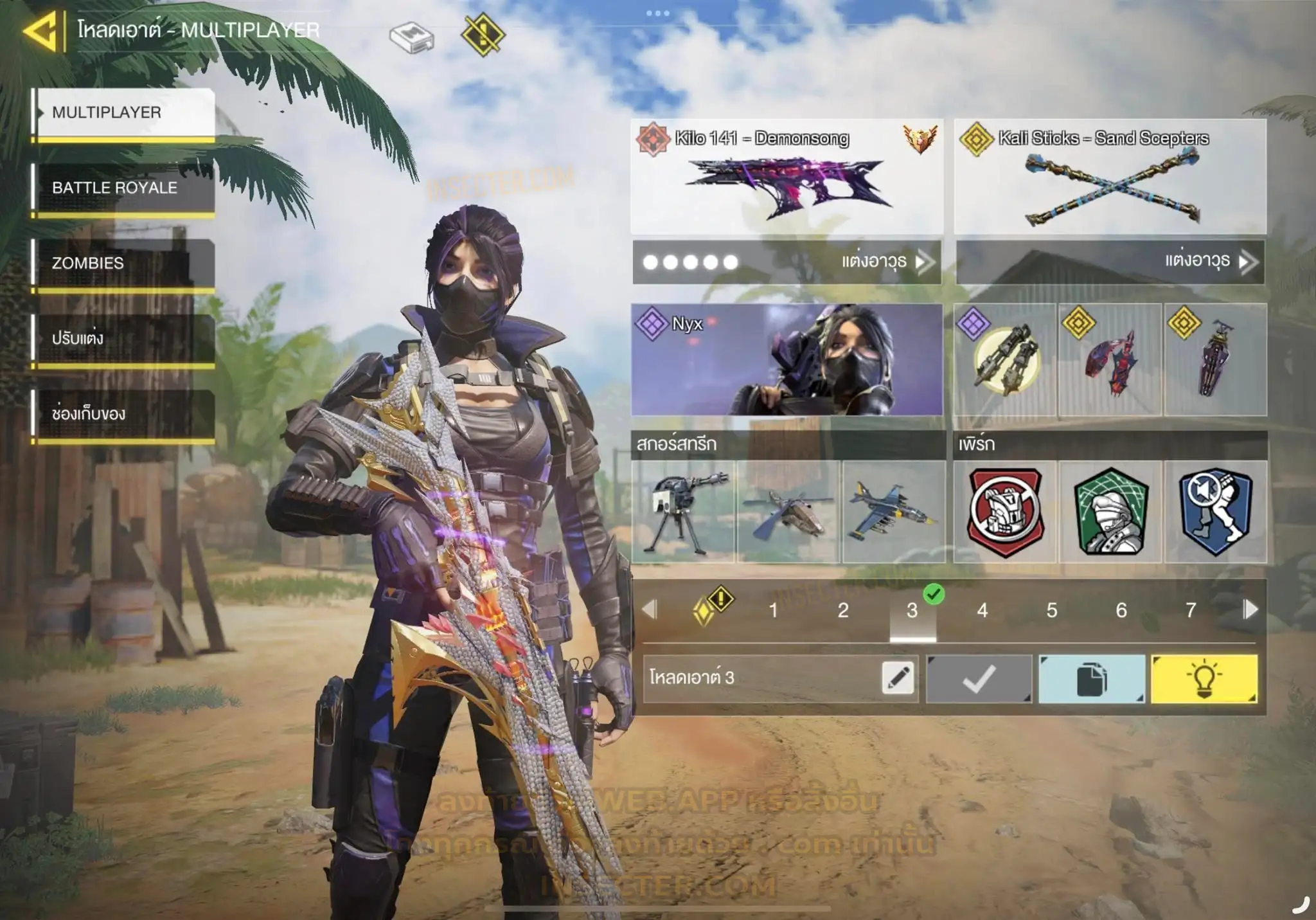Switch to the BATTLE ROYALE tab

coord(124,188)
